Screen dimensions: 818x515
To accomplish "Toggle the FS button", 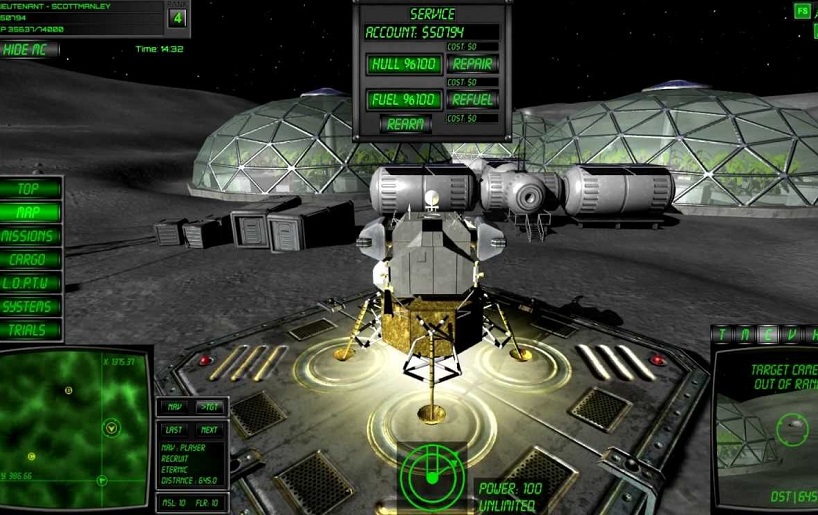I will 802,11.
